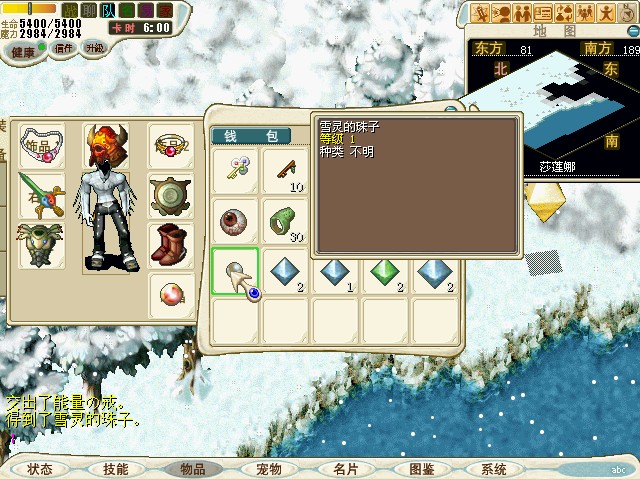The height and width of the screenshot is (480, 640).
Task: Open the 状态 status menu
Action: 40,469
